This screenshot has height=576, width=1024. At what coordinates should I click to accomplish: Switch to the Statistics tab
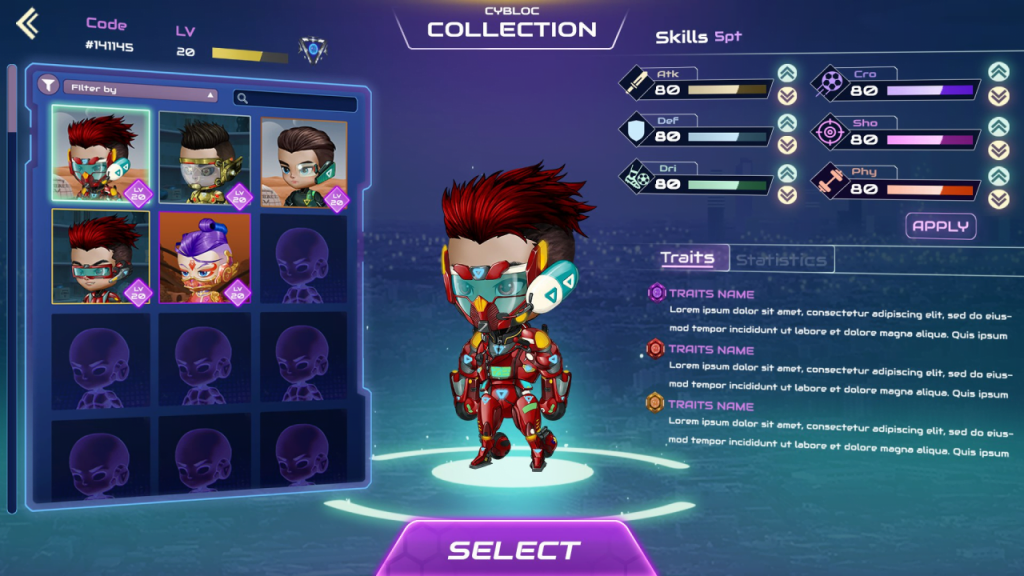[x=781, y=260]
